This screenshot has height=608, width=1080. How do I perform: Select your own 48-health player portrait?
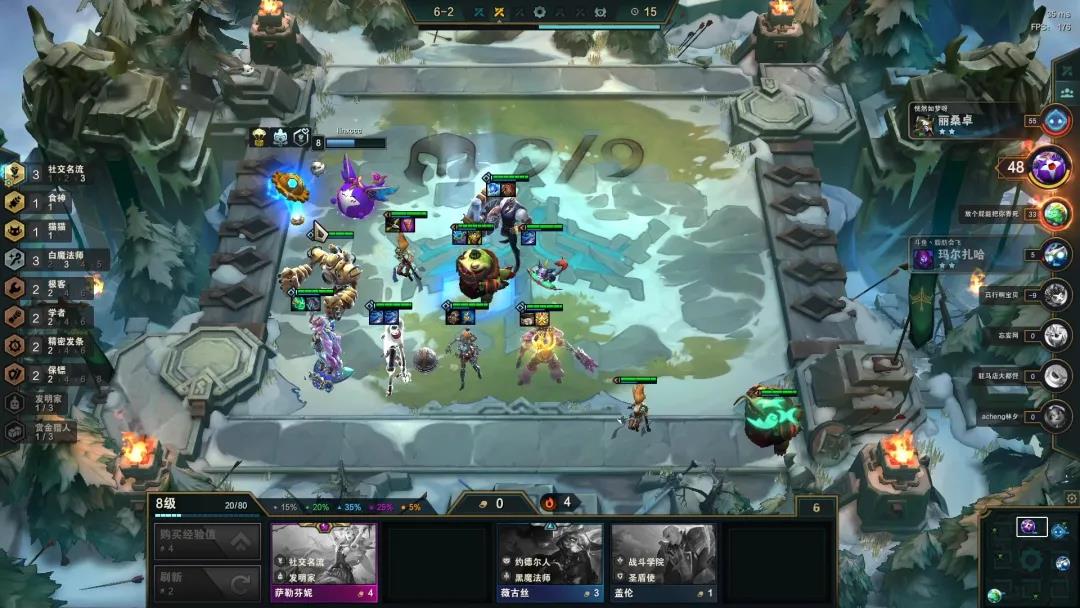click(1050, 167)
